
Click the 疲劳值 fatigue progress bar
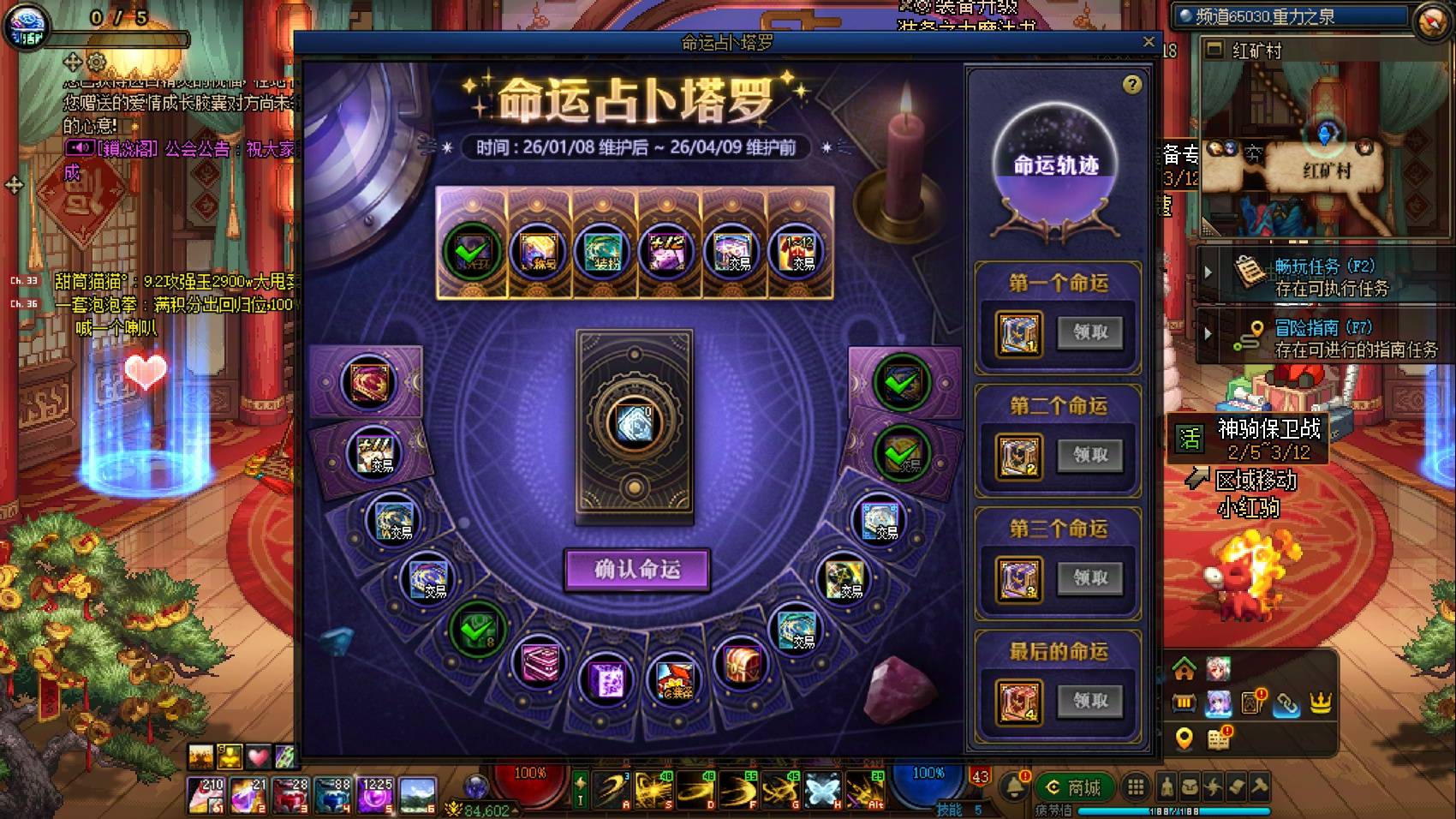tap(1173, 810)
